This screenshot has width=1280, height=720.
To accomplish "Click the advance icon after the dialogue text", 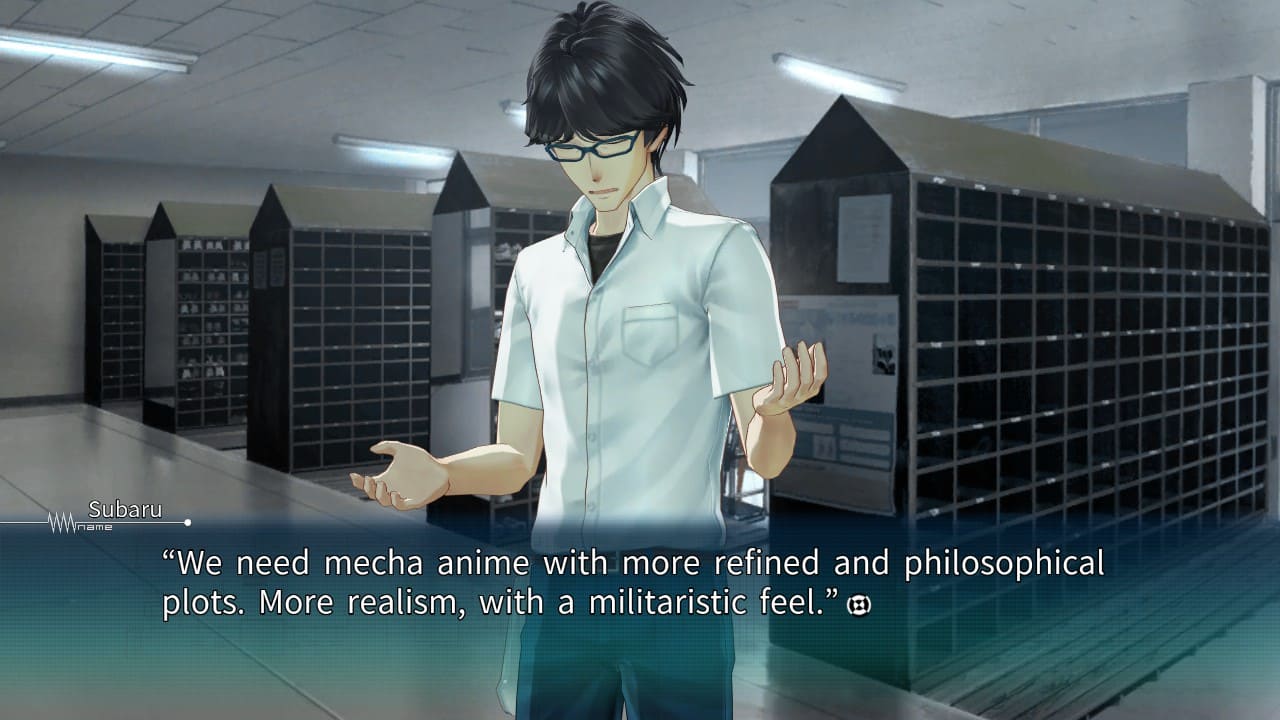I will click(x=859, y=605).
